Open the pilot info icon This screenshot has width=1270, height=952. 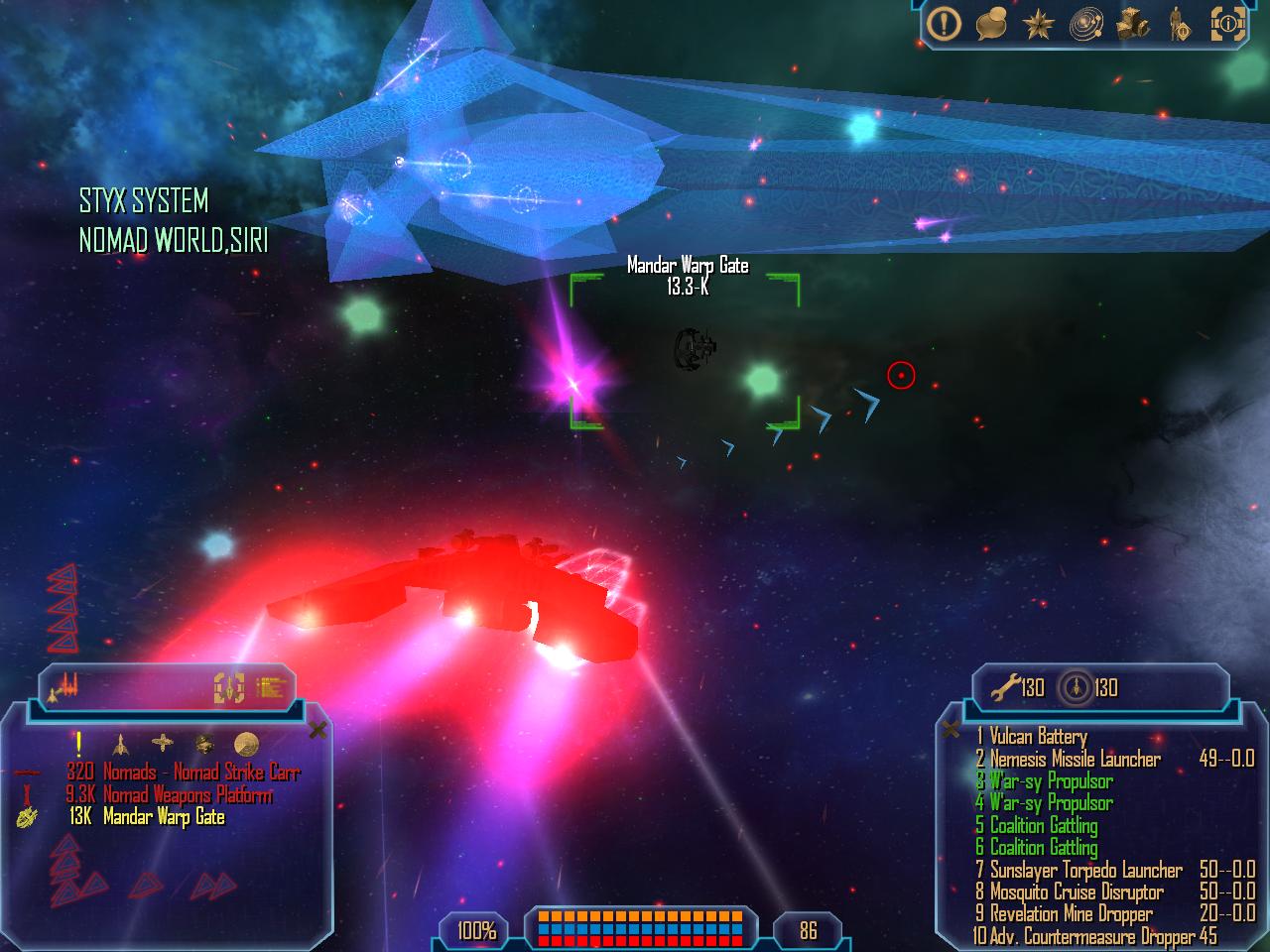point(1180,25)
